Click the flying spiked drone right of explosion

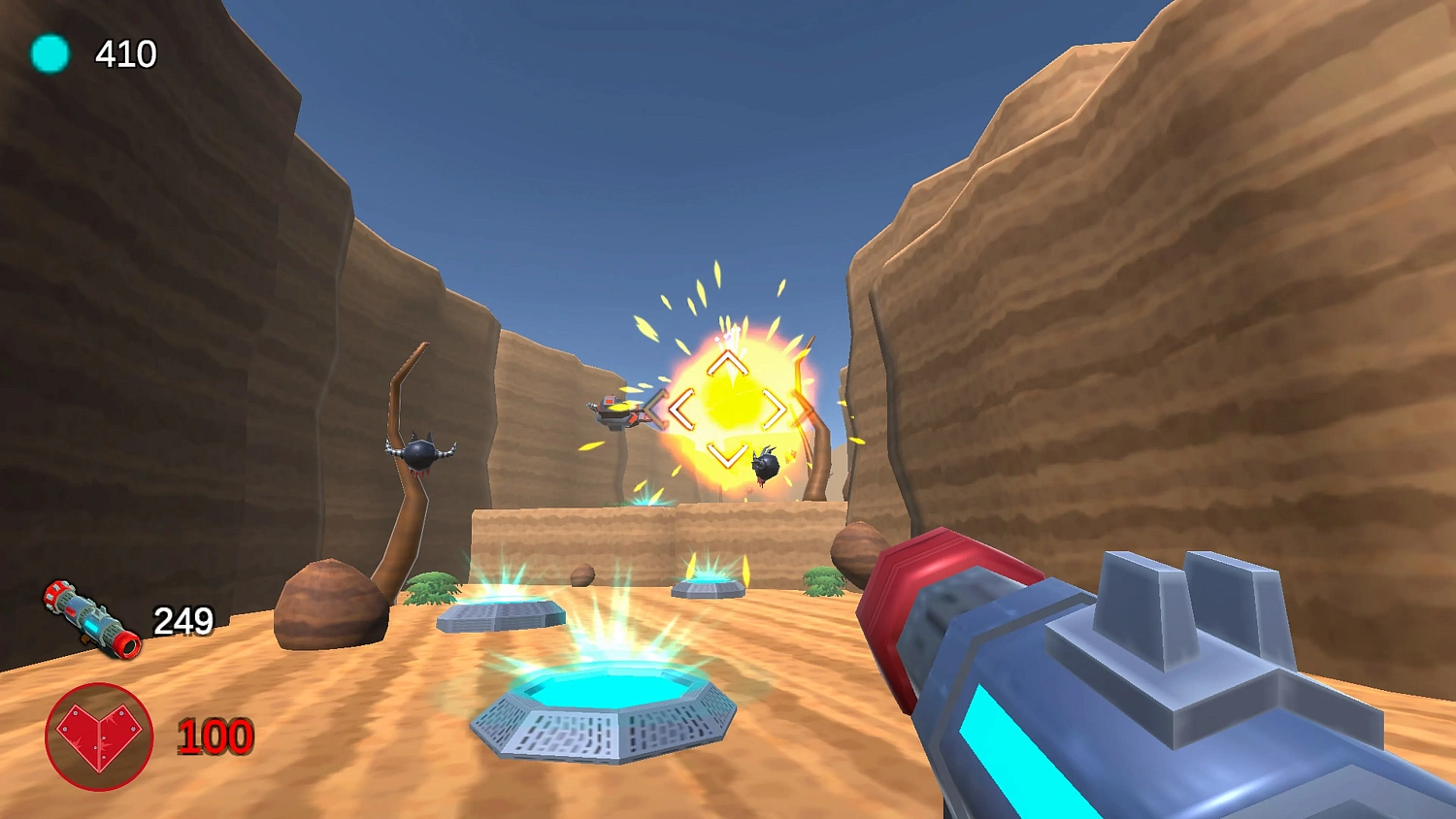(x=766, y=463)
